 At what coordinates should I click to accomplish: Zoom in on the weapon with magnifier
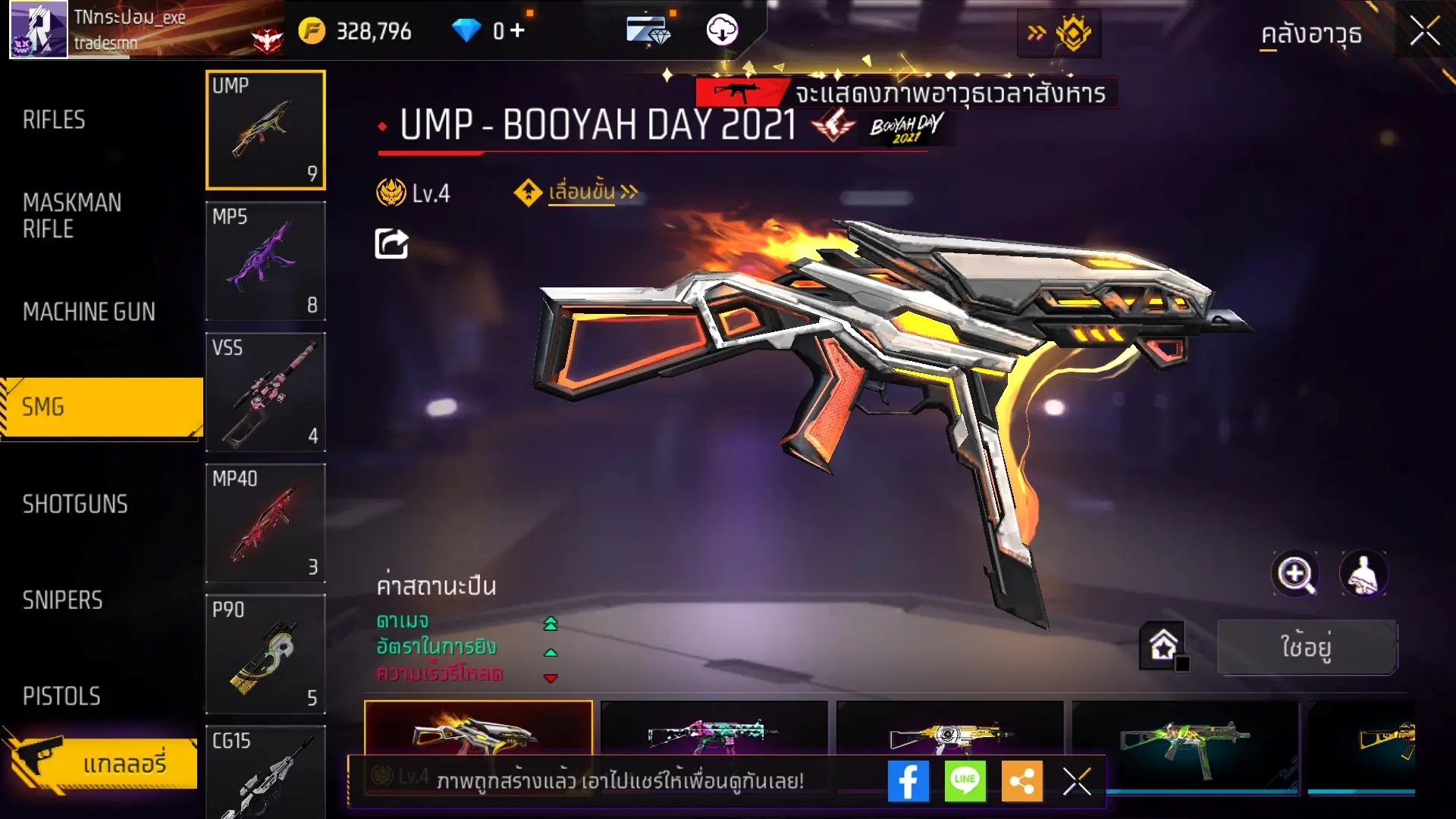[x=1295, y=574]
